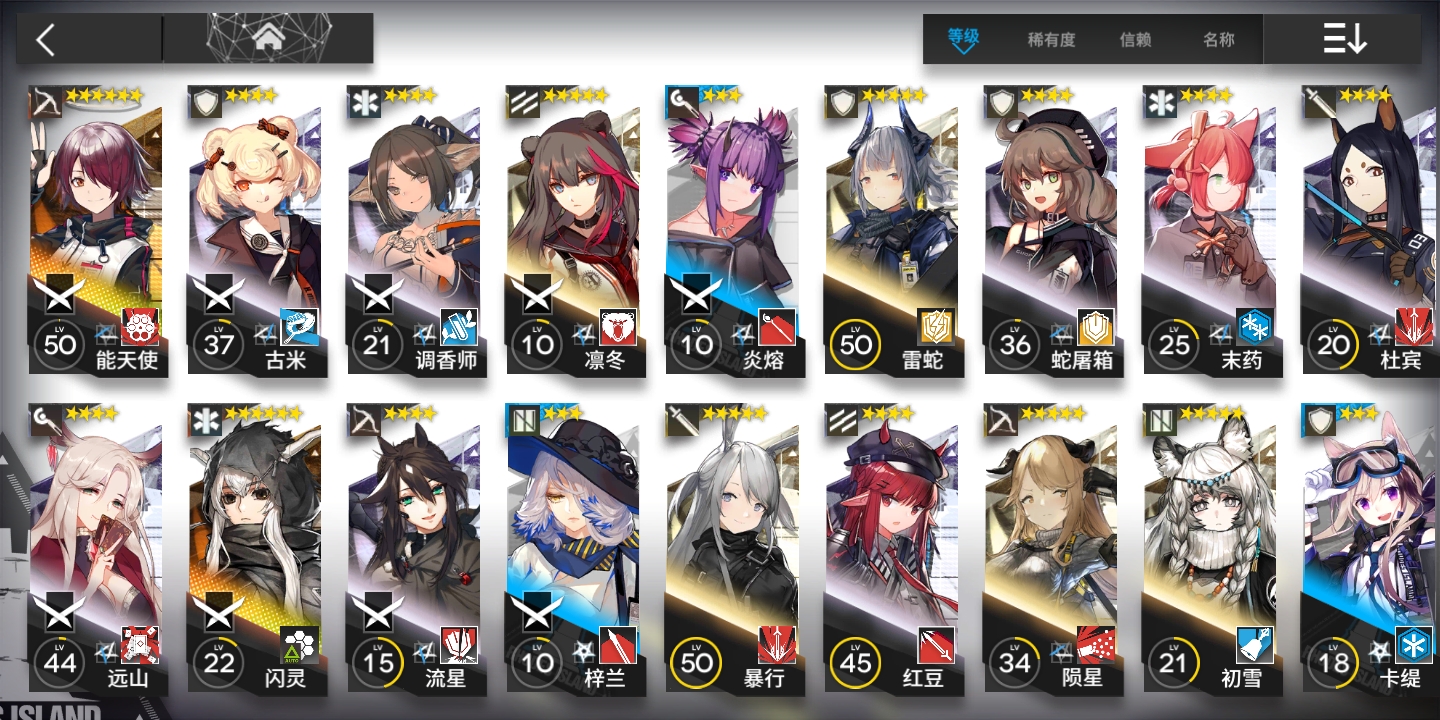Viewport: 1440px width, 720px height.
Task: Sort operators by 稀有度 (rarity)
Action: point(1051,40)
